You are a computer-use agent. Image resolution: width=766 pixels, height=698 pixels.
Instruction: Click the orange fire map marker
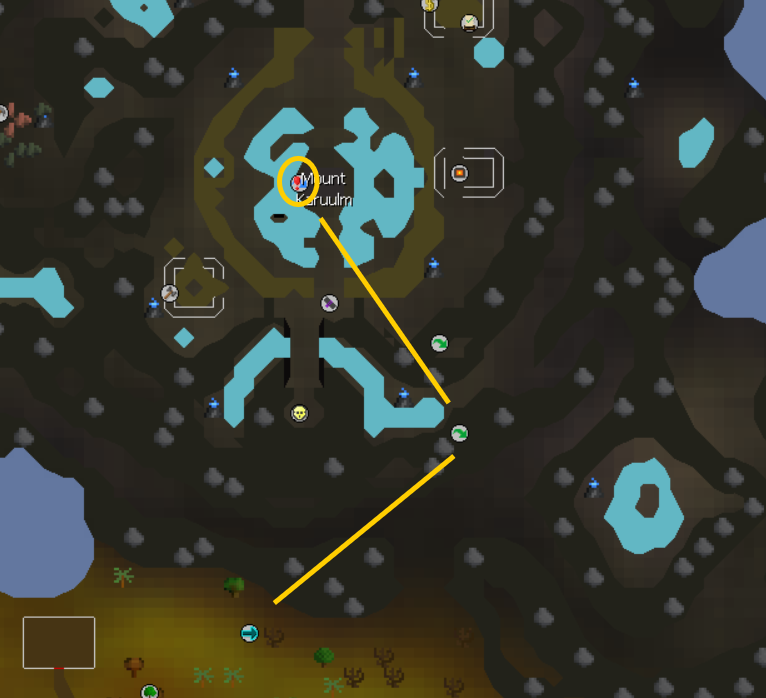(459, 173)
